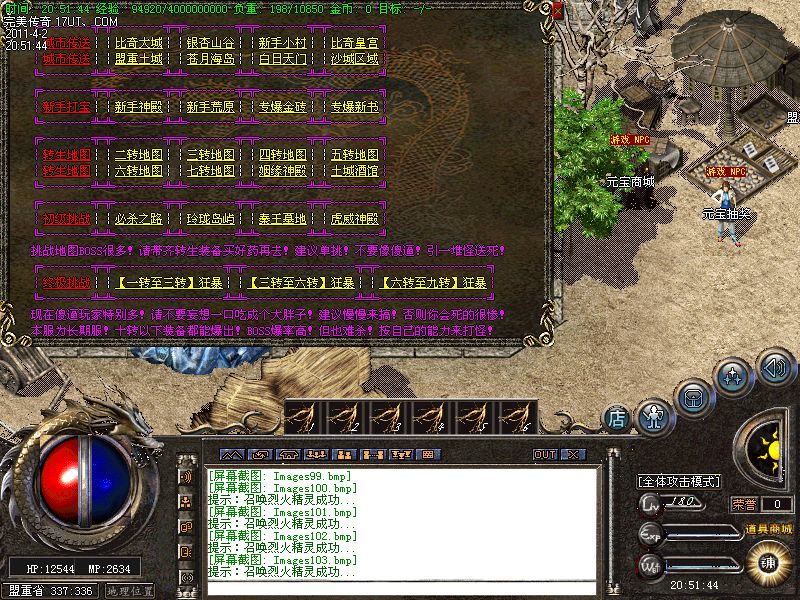This screenshot has height=600, width=800.
Task: Open the 新手神殿 map link
Action: (x=138, y=106)
